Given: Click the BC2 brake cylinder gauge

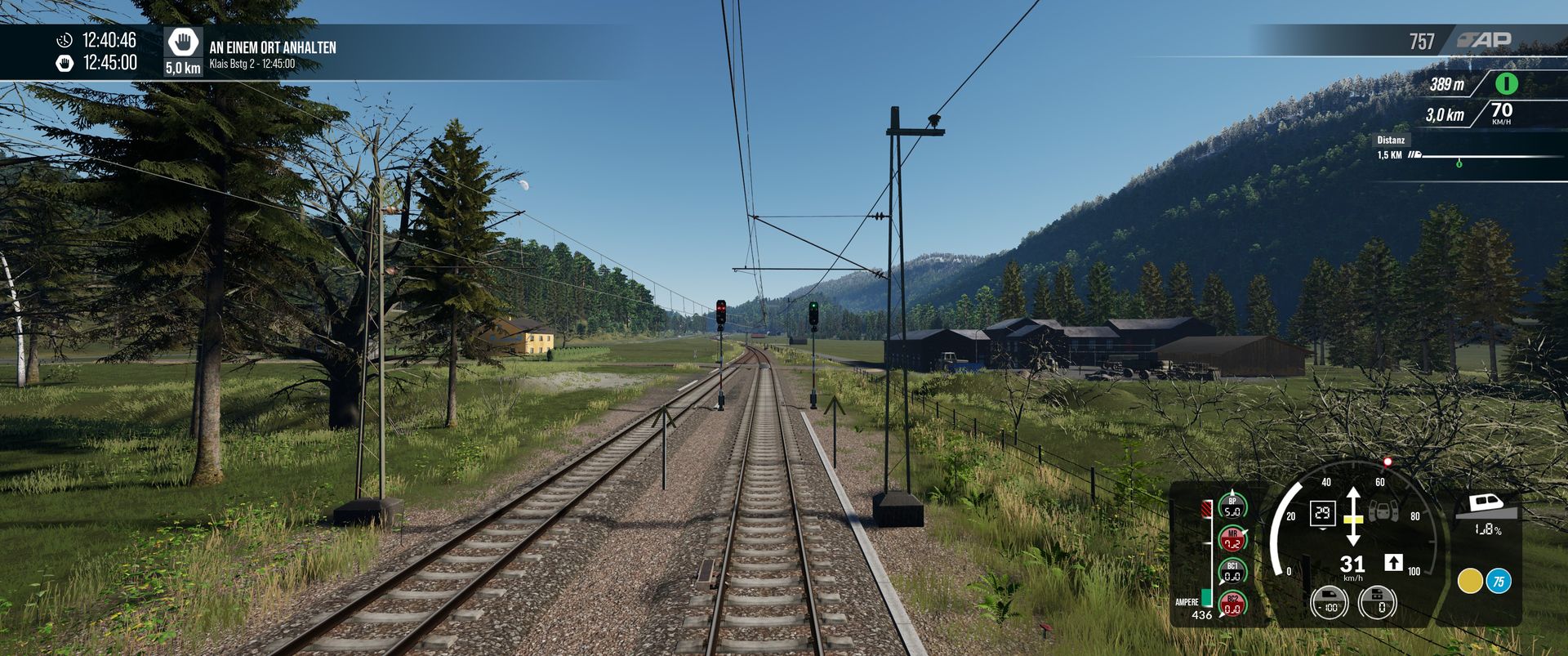Looking at the screenshot, I should [1232, 605].
